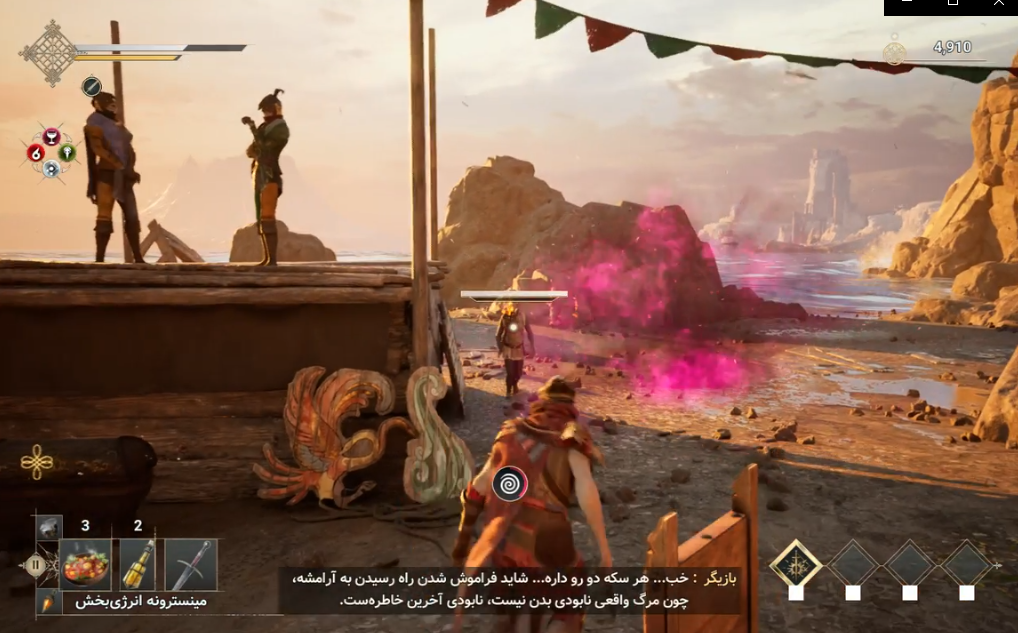The height and width of the screenshot is (633, 1018).
Task: Activate the white spiral ability icon
Action: click(51, 168)
